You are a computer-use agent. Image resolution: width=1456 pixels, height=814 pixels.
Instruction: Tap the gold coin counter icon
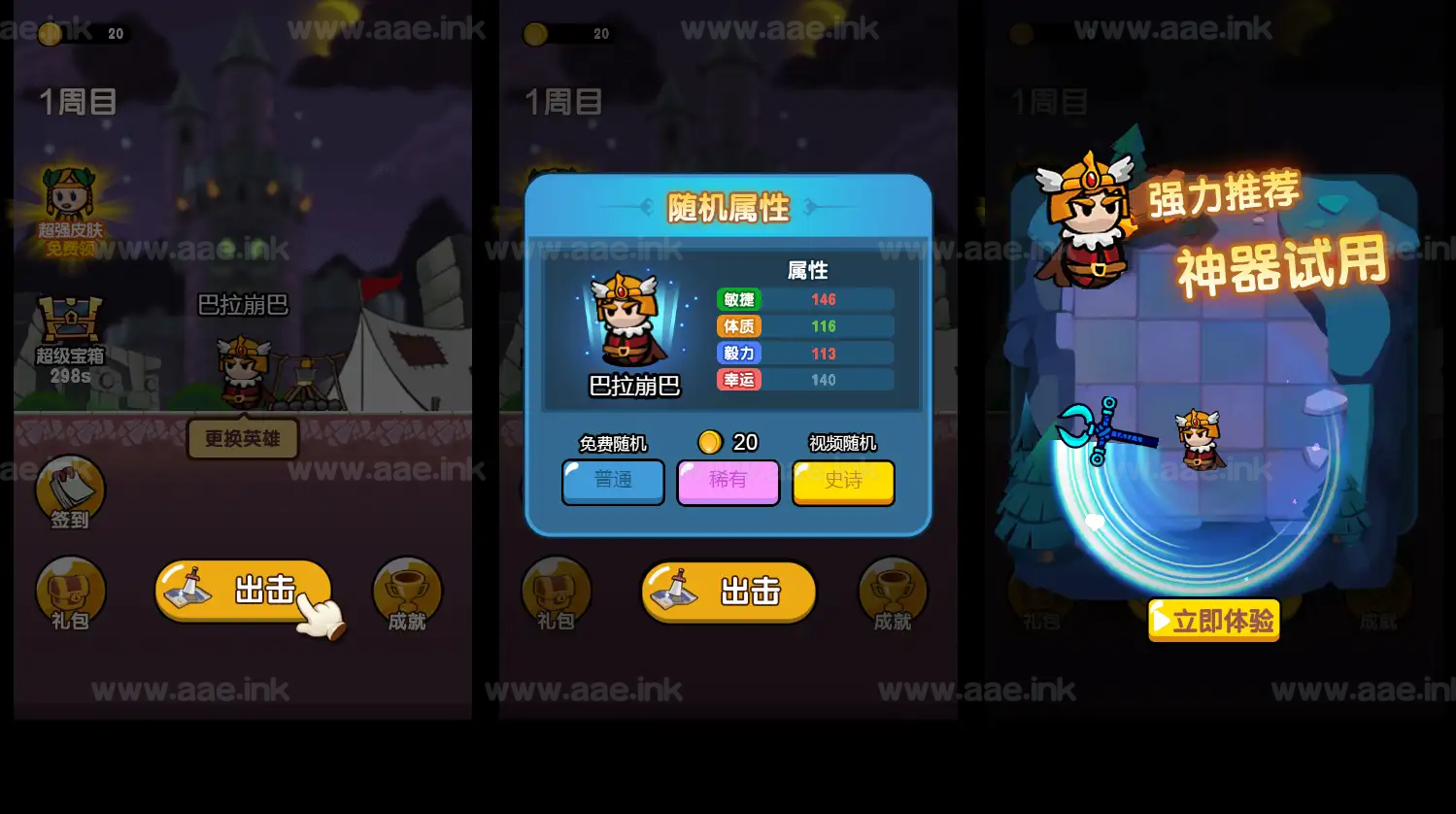pyautogui.click(x=49, y=33)
